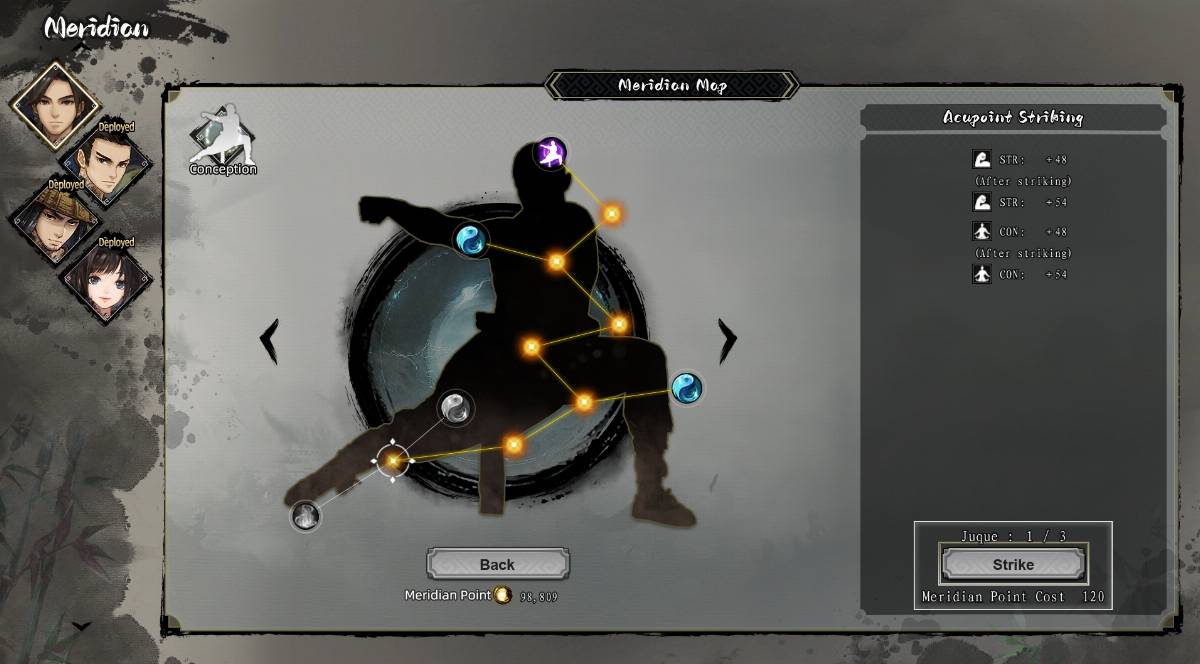Show the previous meridian with left arrow
The image size is (1200, 664).
[269, 341]
